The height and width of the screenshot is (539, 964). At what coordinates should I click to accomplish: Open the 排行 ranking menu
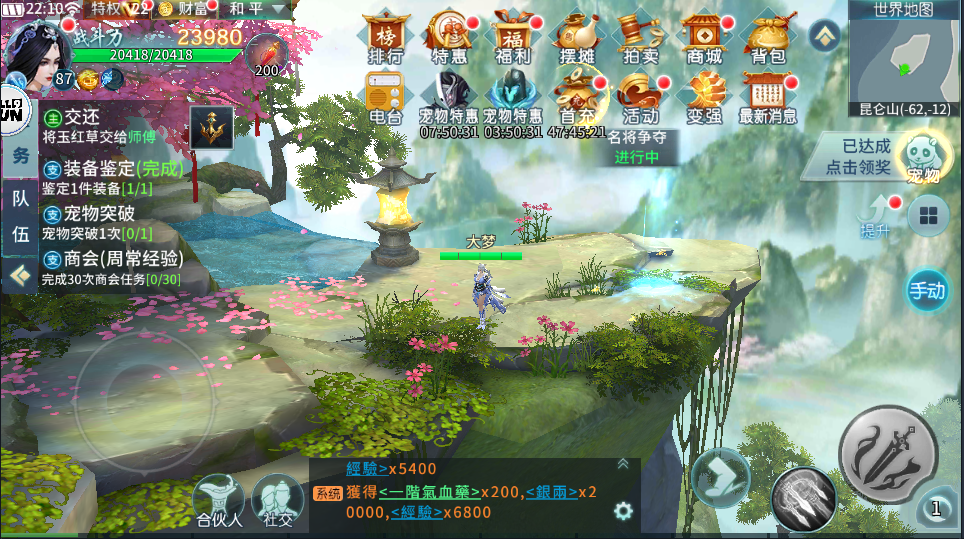385,38
